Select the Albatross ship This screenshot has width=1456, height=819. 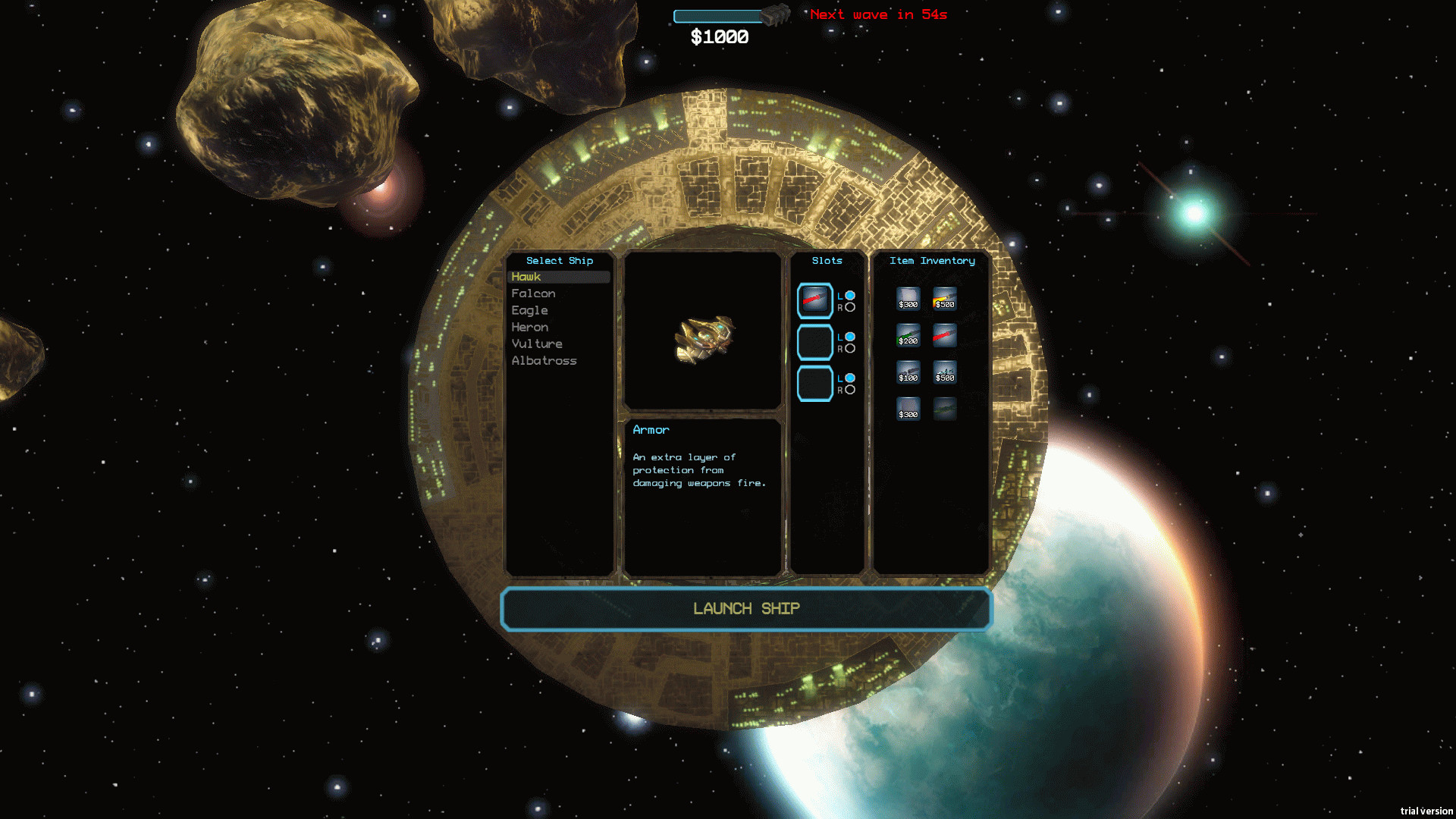(544, 361)
